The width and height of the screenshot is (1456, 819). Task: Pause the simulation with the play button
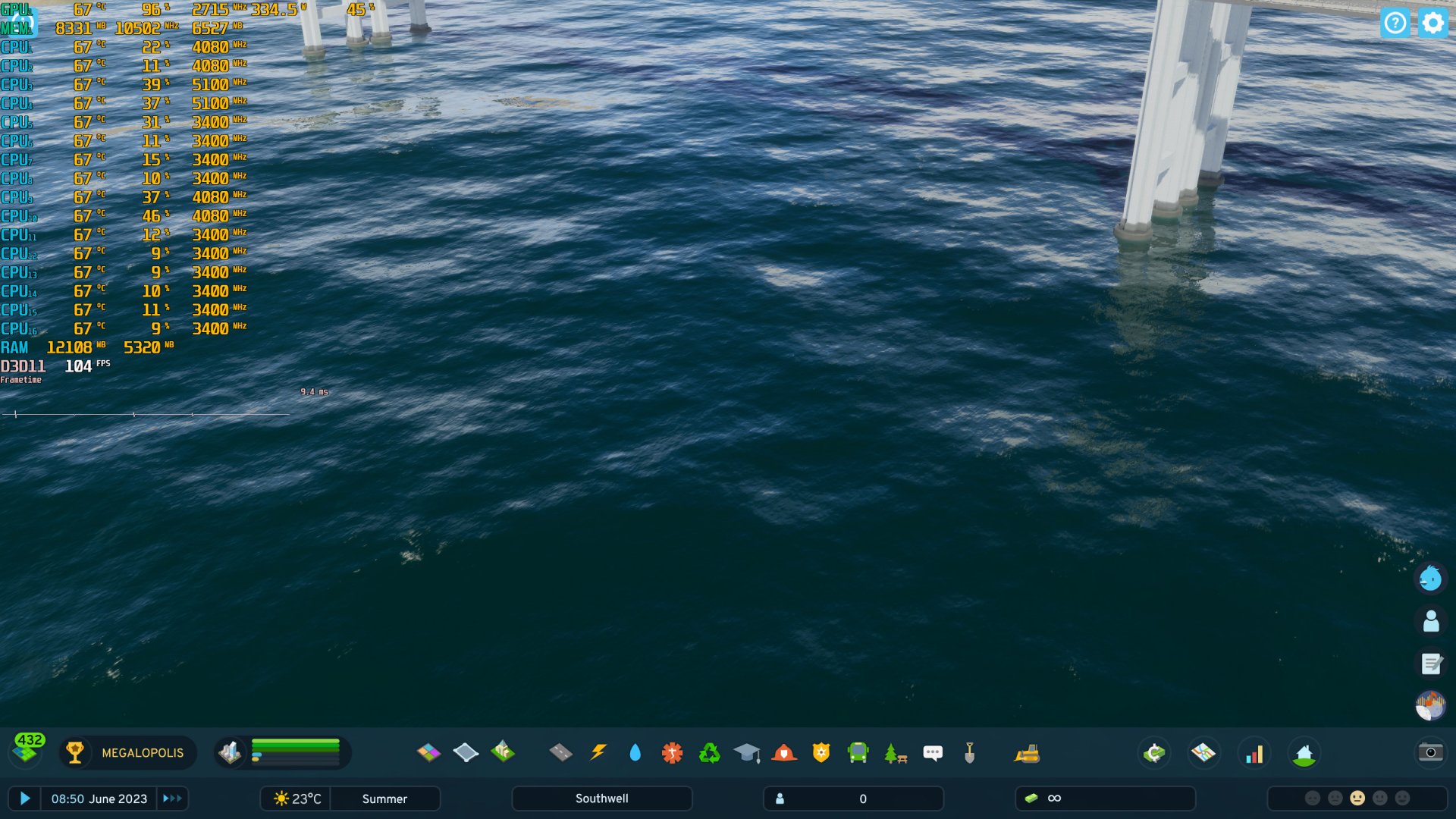(x=26, y=799)
